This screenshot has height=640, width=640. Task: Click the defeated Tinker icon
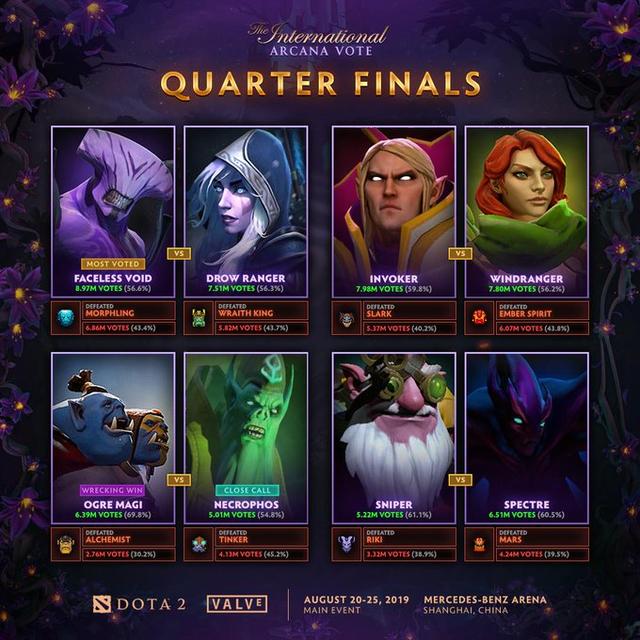pos(200,544)
